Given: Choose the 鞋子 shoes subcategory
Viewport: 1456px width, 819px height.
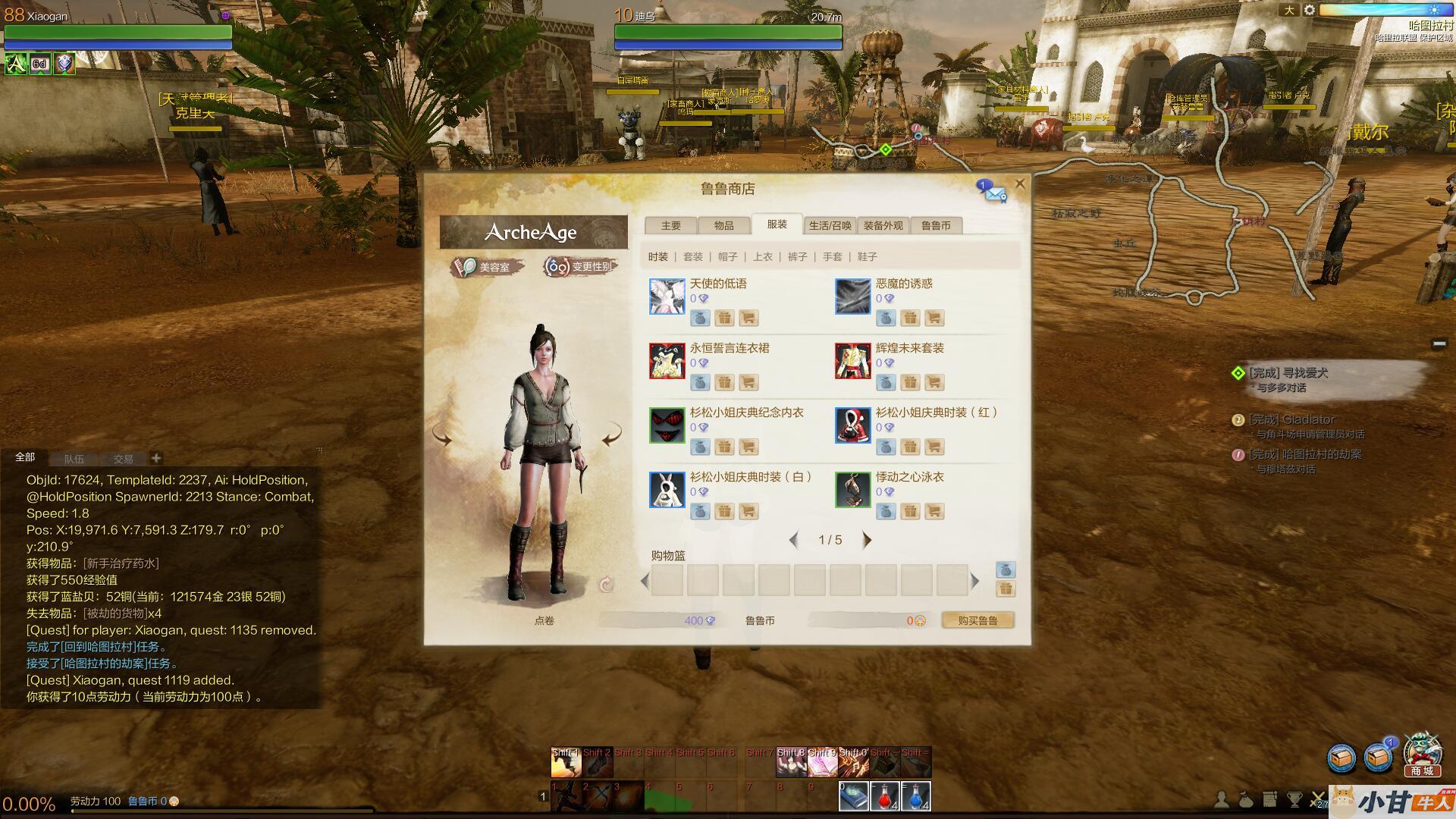Looking at the screenshot, I should tap(868, 257).
